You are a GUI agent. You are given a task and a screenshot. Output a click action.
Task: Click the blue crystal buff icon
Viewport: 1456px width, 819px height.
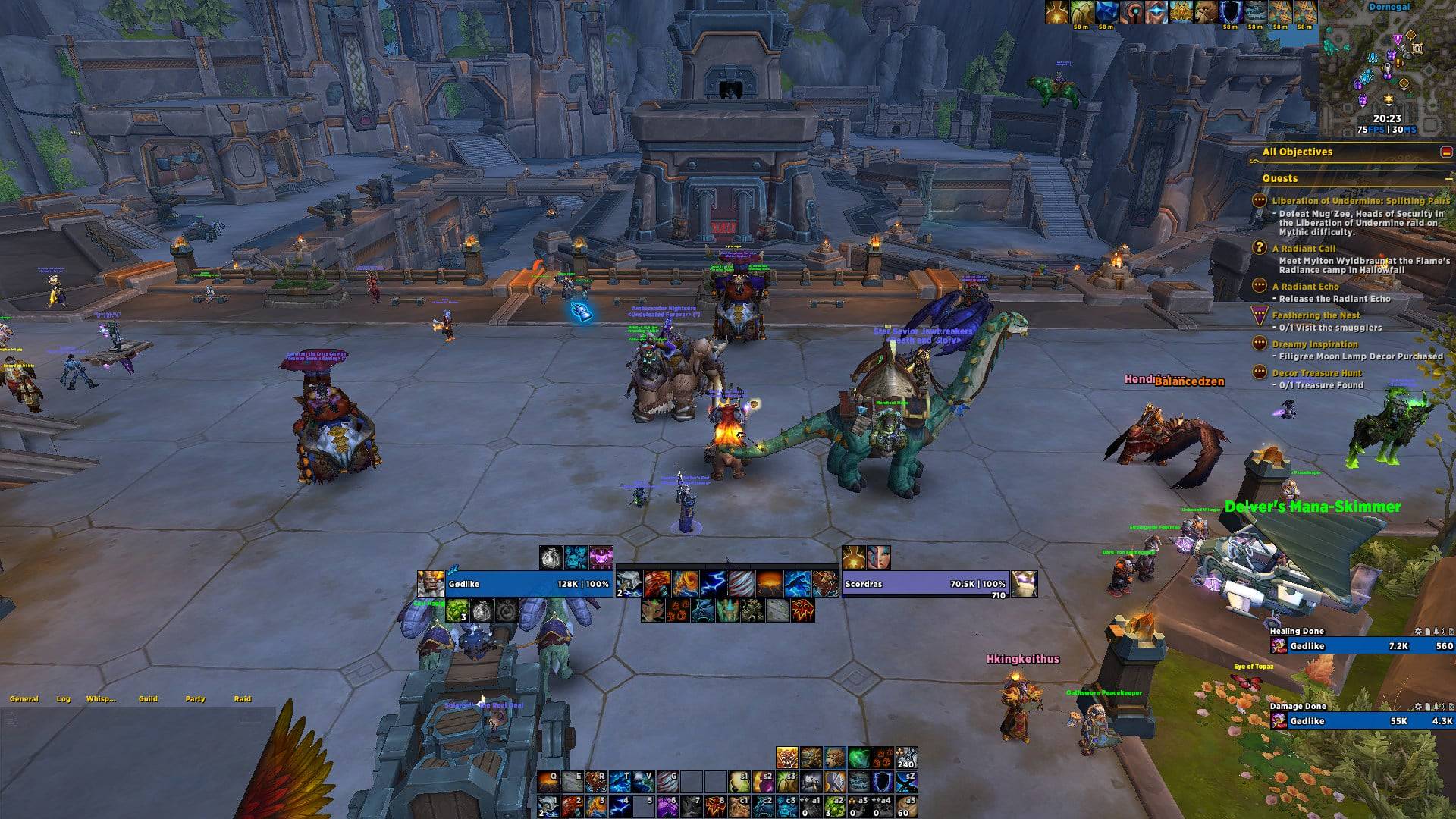(x=1107, y=11)
